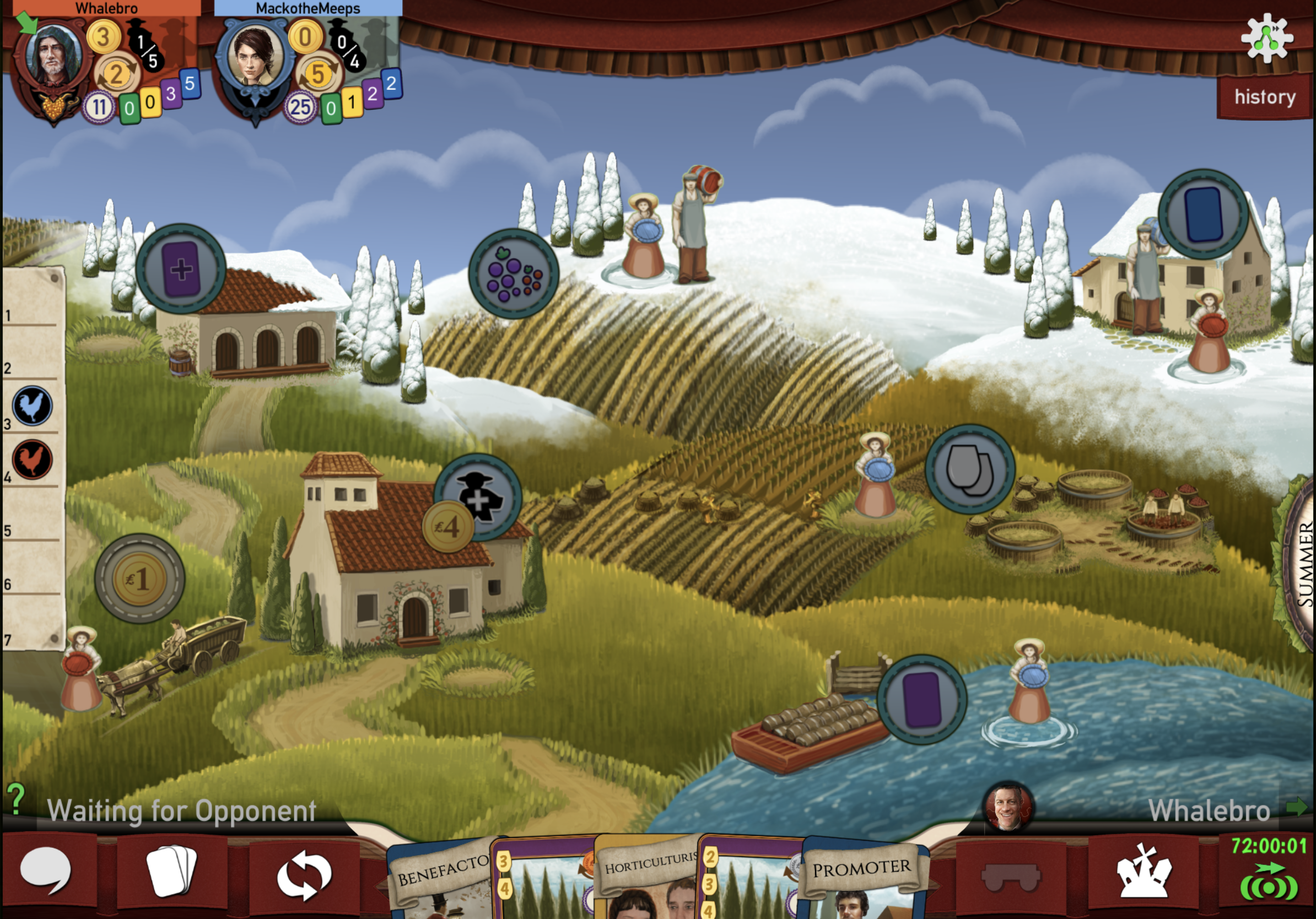Select the €1 coin action space

pyautogui.click(x=139, y=579)
